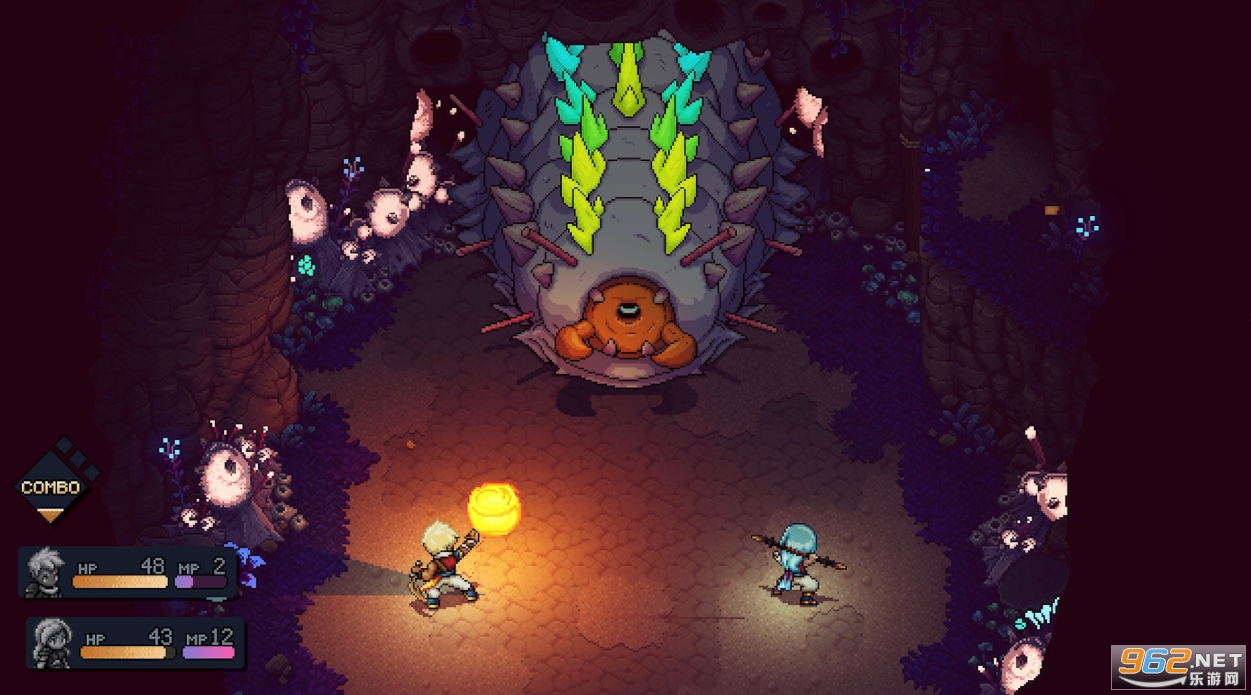This screenshot has width=1251, height=695.
Task: Select the party portrait with 48 HP
Action: click(45, 571)
